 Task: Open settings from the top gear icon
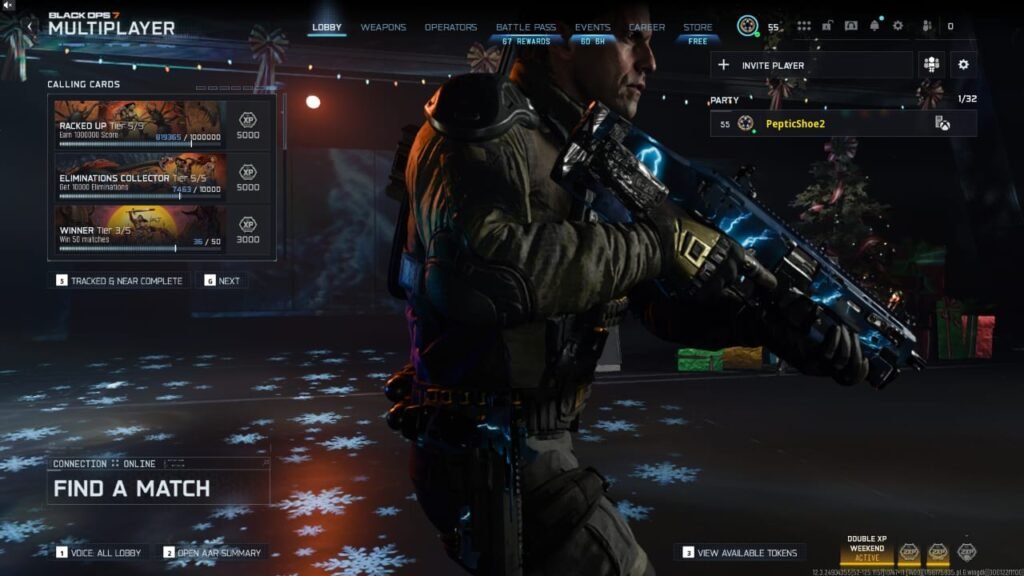tap(897, 26)
